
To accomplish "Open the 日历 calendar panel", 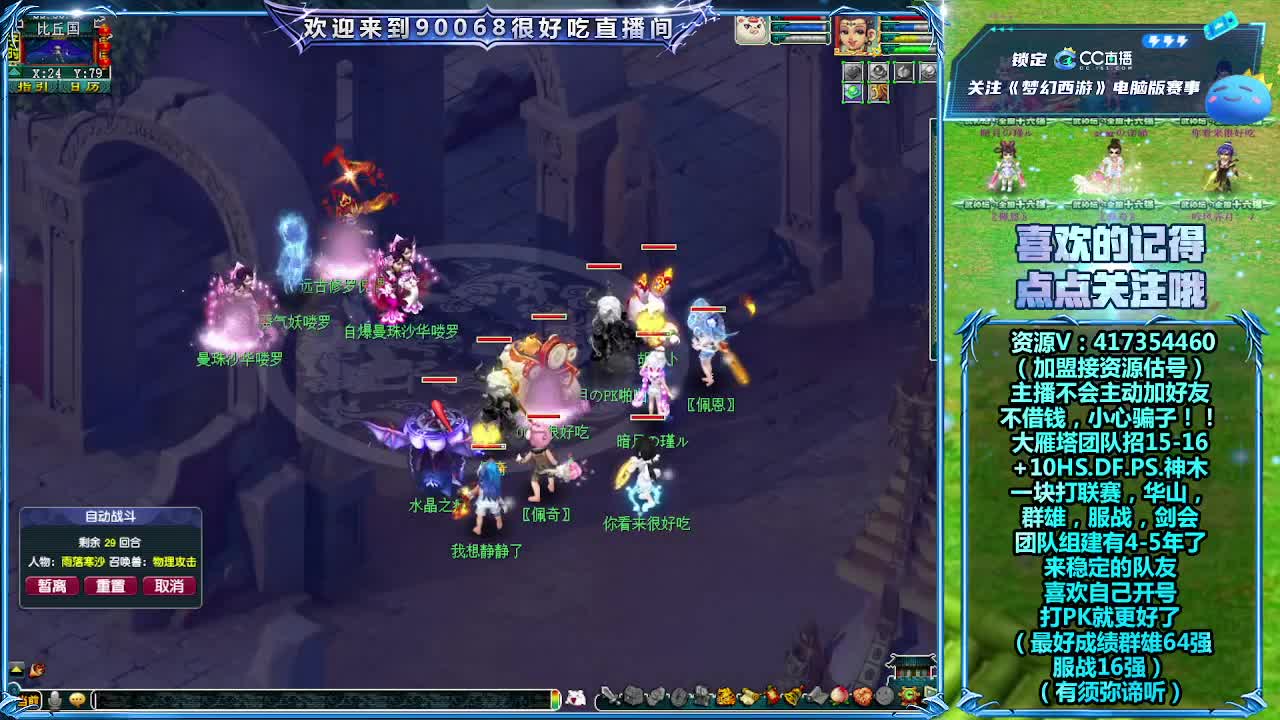I will tap(85, 86).
